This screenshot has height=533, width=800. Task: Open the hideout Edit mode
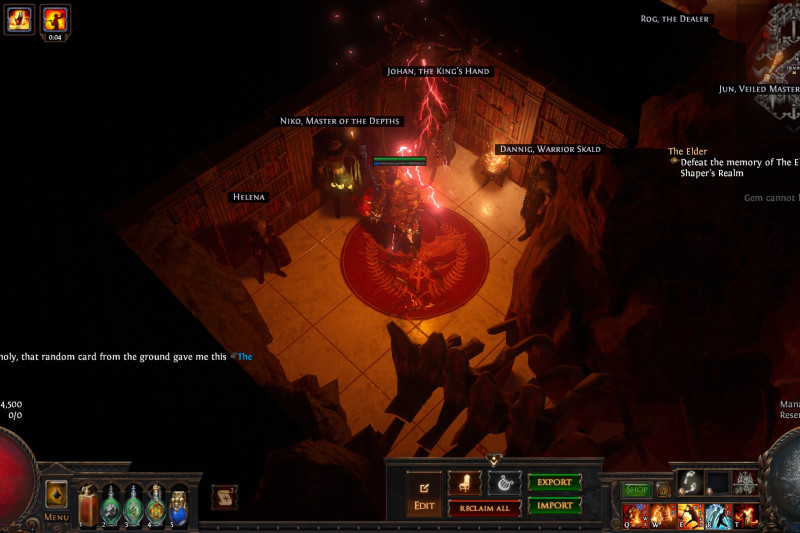(424, 493)
